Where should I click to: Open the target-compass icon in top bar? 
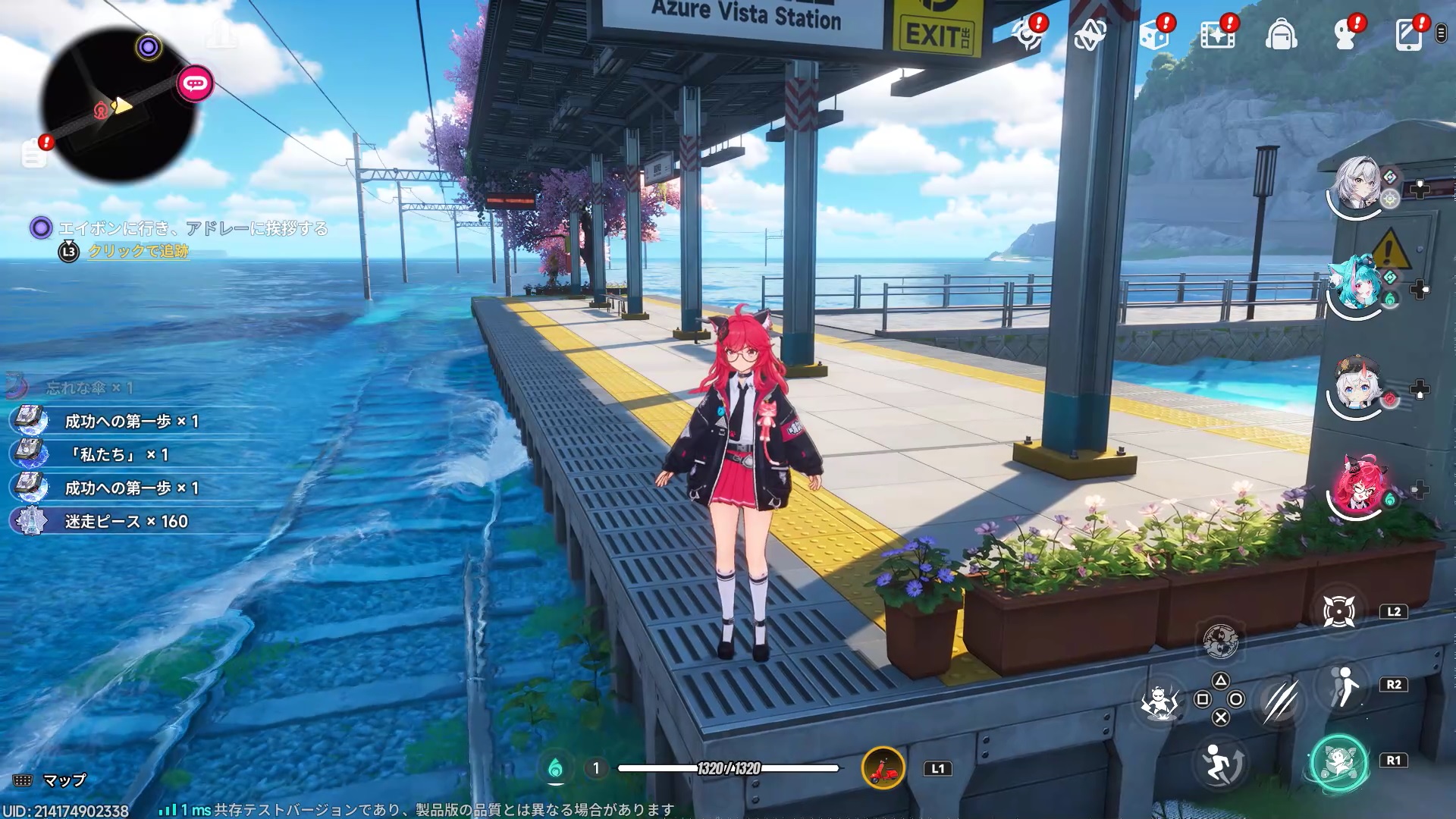tap(1028, 35)
